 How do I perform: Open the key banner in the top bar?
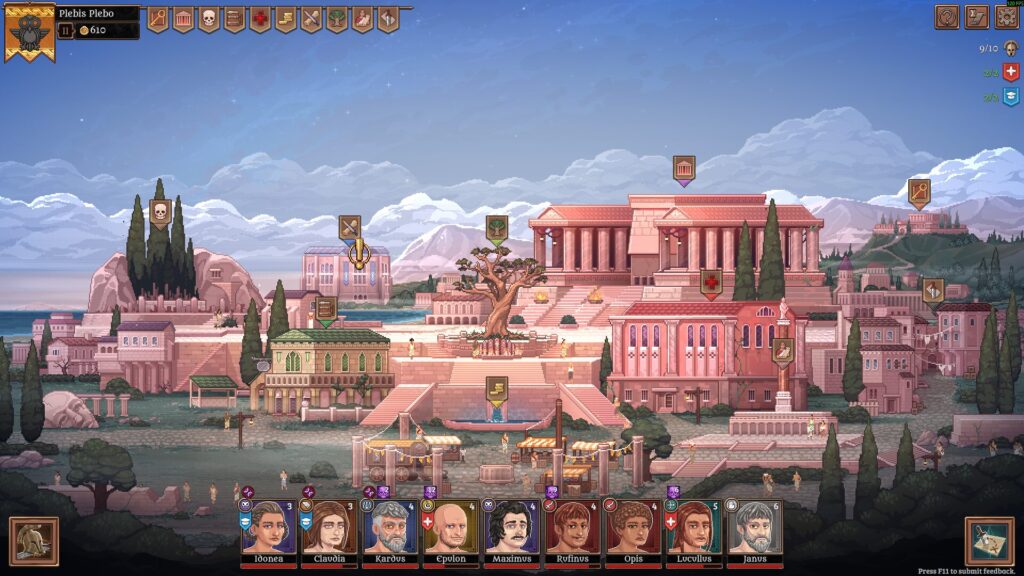pos(158,19)
